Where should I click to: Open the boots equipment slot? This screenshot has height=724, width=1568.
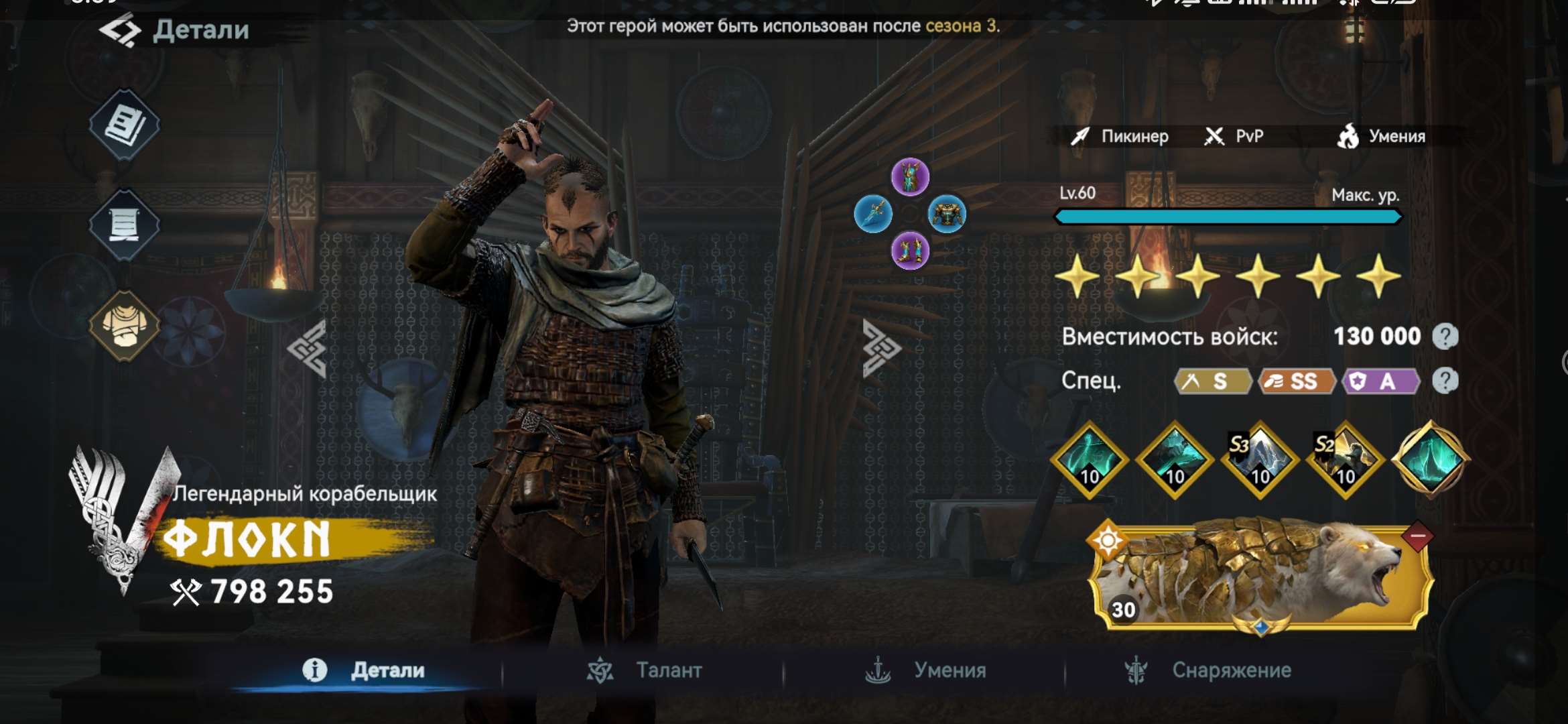[x=910, y=251]
